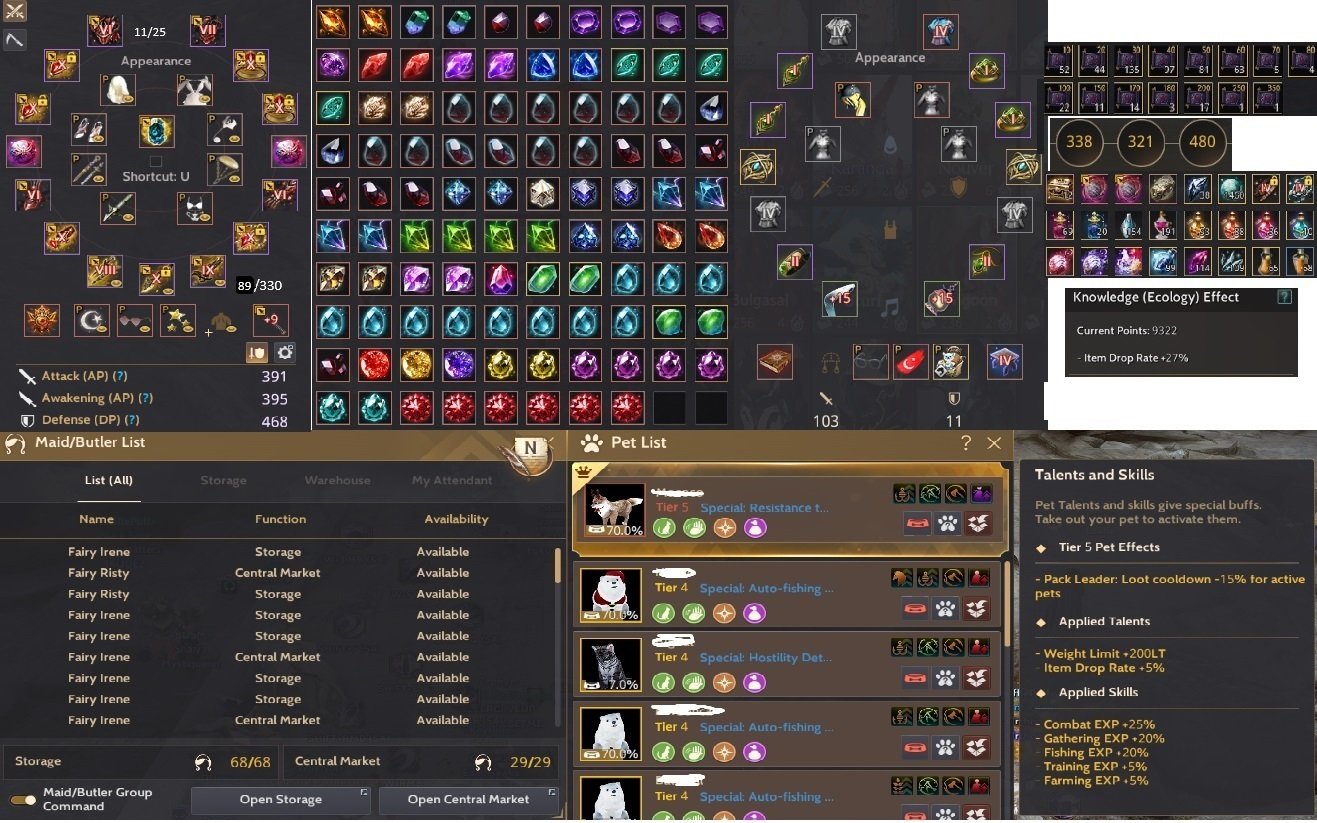Click the fishing talent icon on the Tier 5 pet
The image size is (1317, 823).
pyautogui.click(x=903, y=494)
